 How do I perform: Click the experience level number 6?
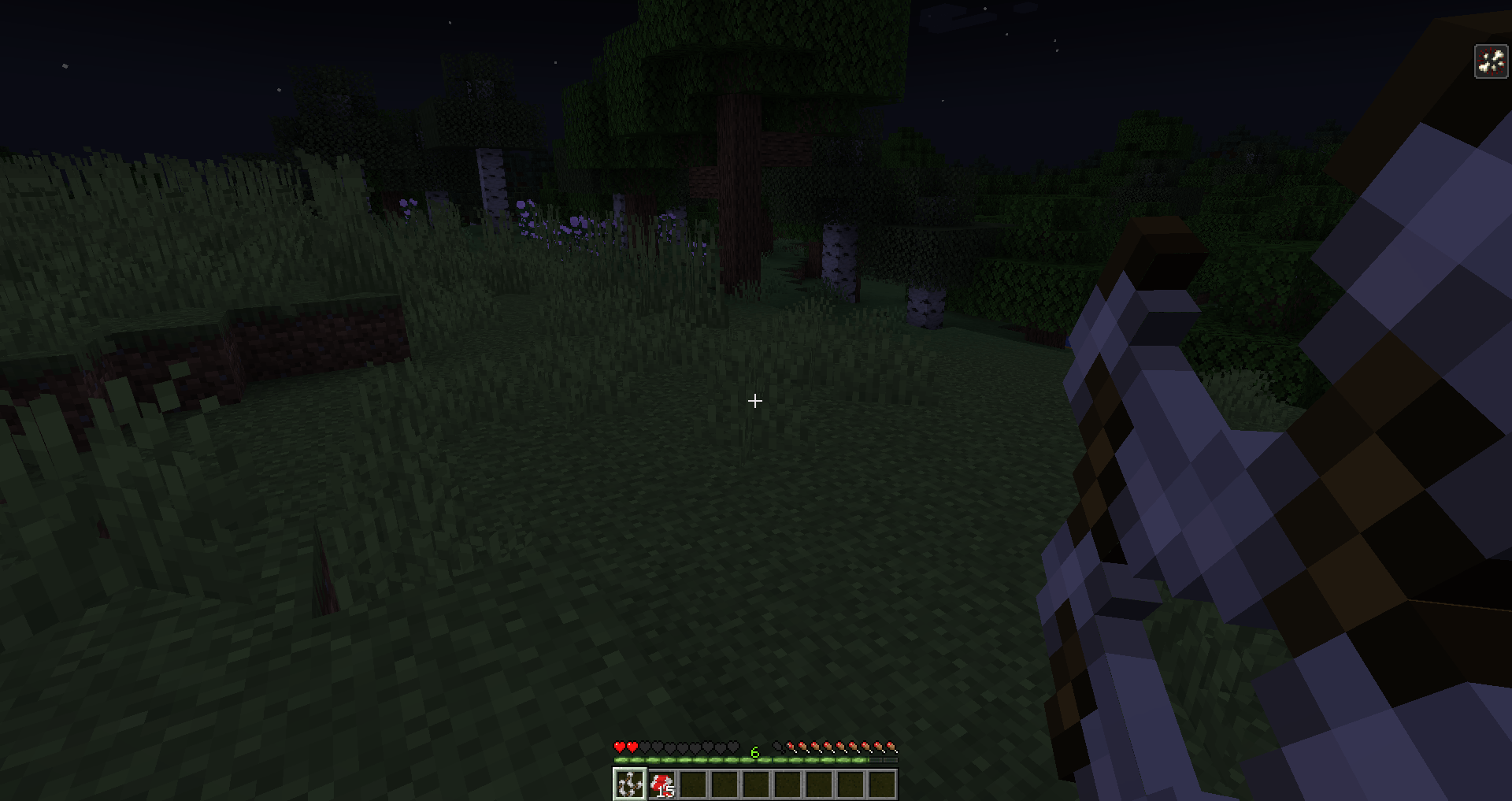tap(754, 752)
